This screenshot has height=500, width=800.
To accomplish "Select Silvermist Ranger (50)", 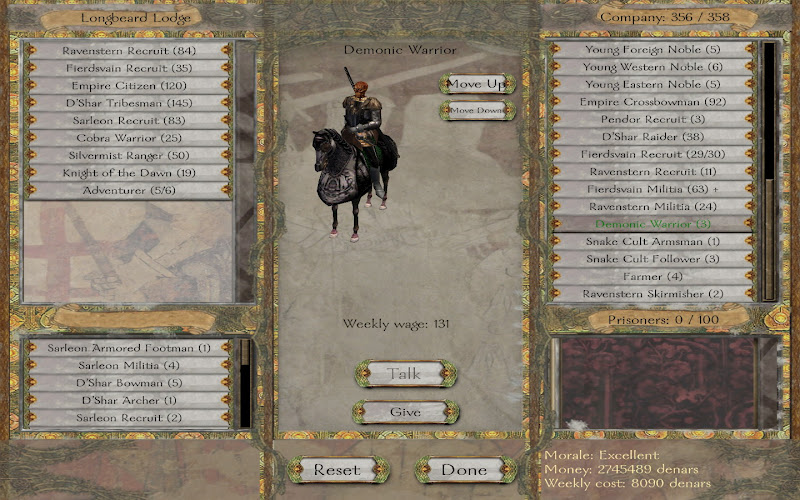I will (x=128, y=155).
